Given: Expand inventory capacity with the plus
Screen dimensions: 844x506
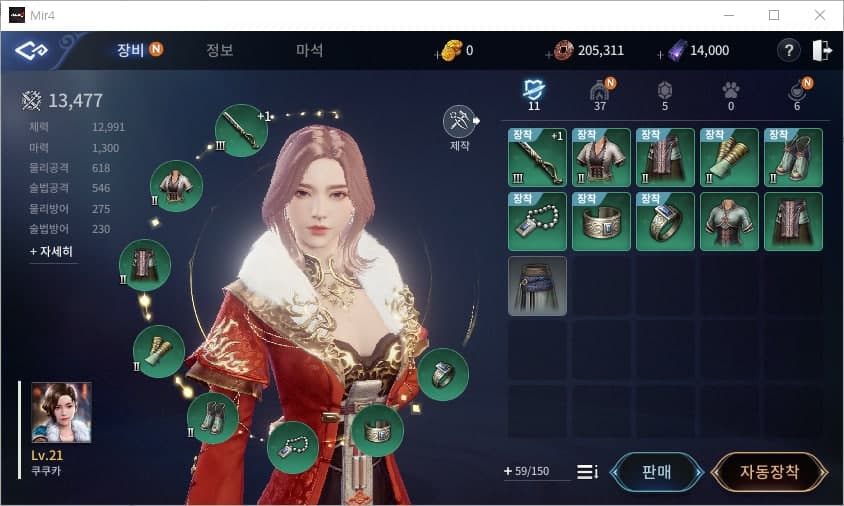Looking at the screenshot, I should point(508,471).
